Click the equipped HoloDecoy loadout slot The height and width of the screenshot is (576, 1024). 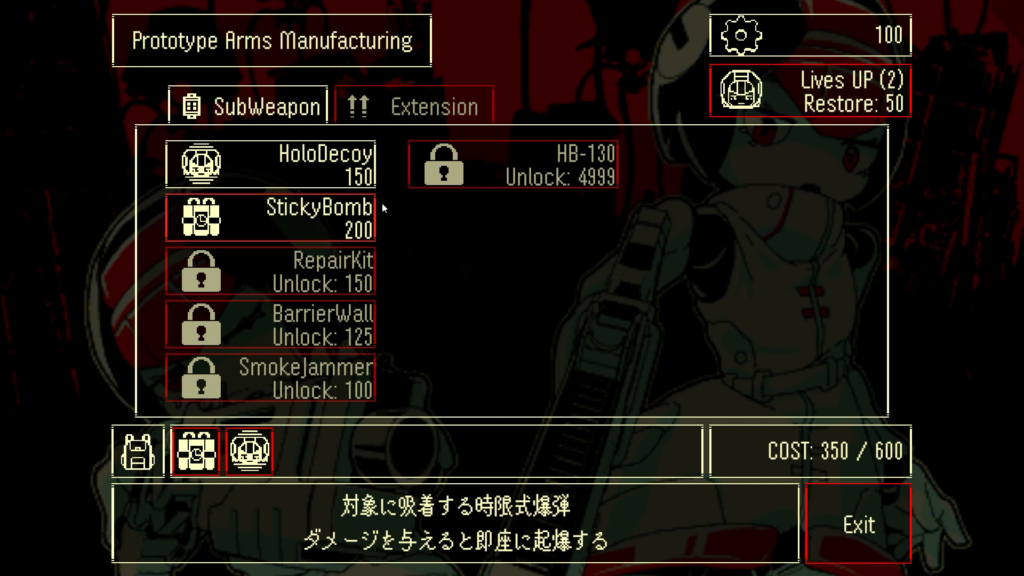coord(249,451)
